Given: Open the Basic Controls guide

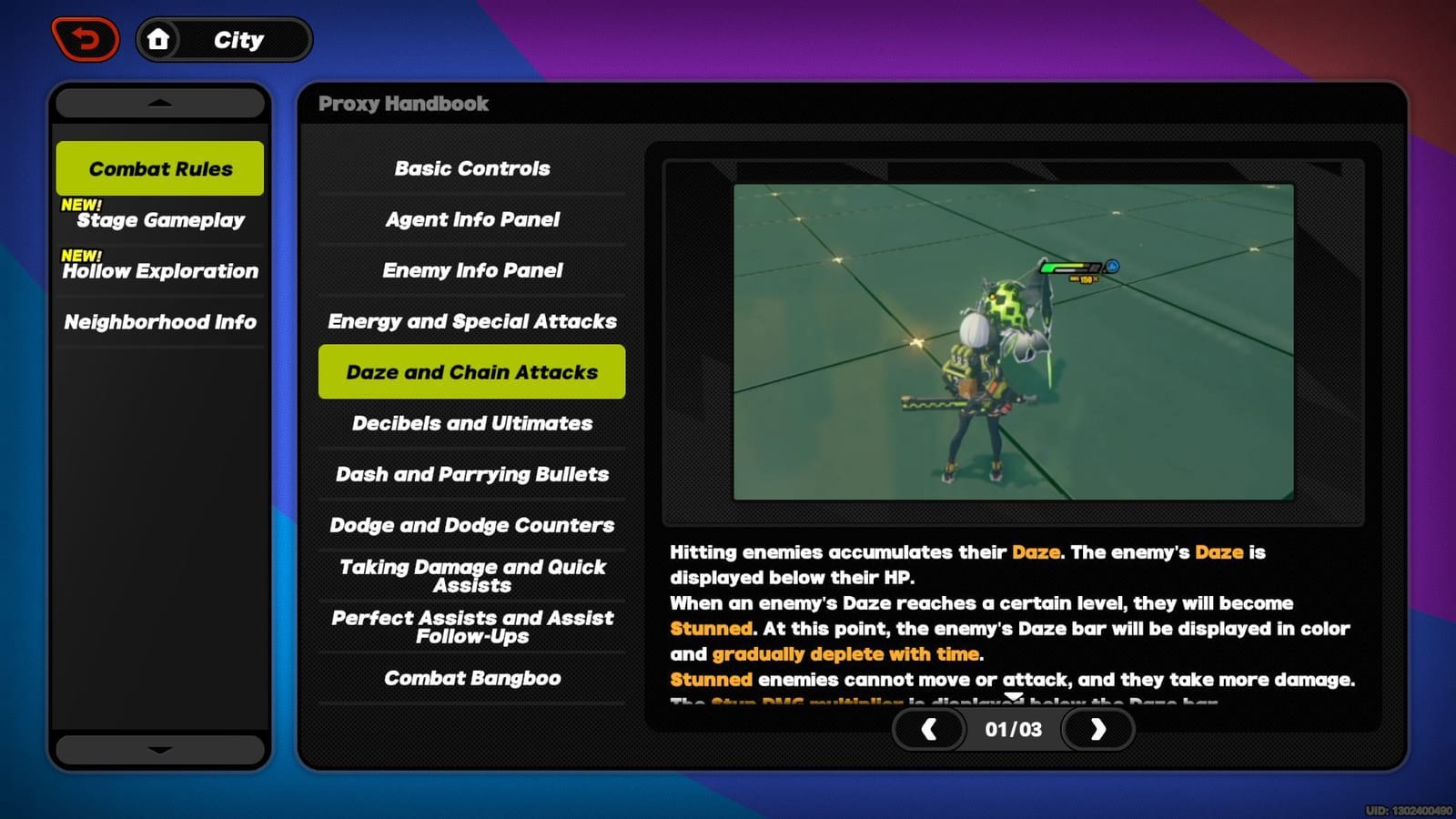Looking at the screenshot, I should coord(471,168).
